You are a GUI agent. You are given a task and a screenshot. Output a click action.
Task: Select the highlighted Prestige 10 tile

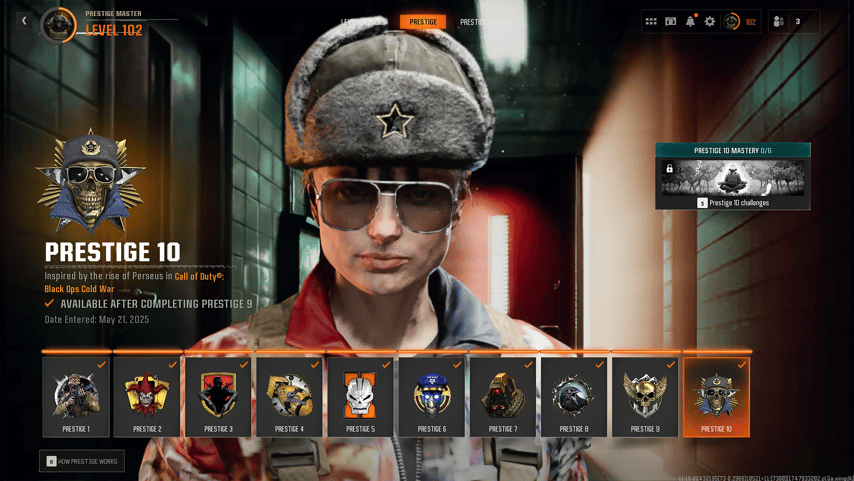coord(716,397)
